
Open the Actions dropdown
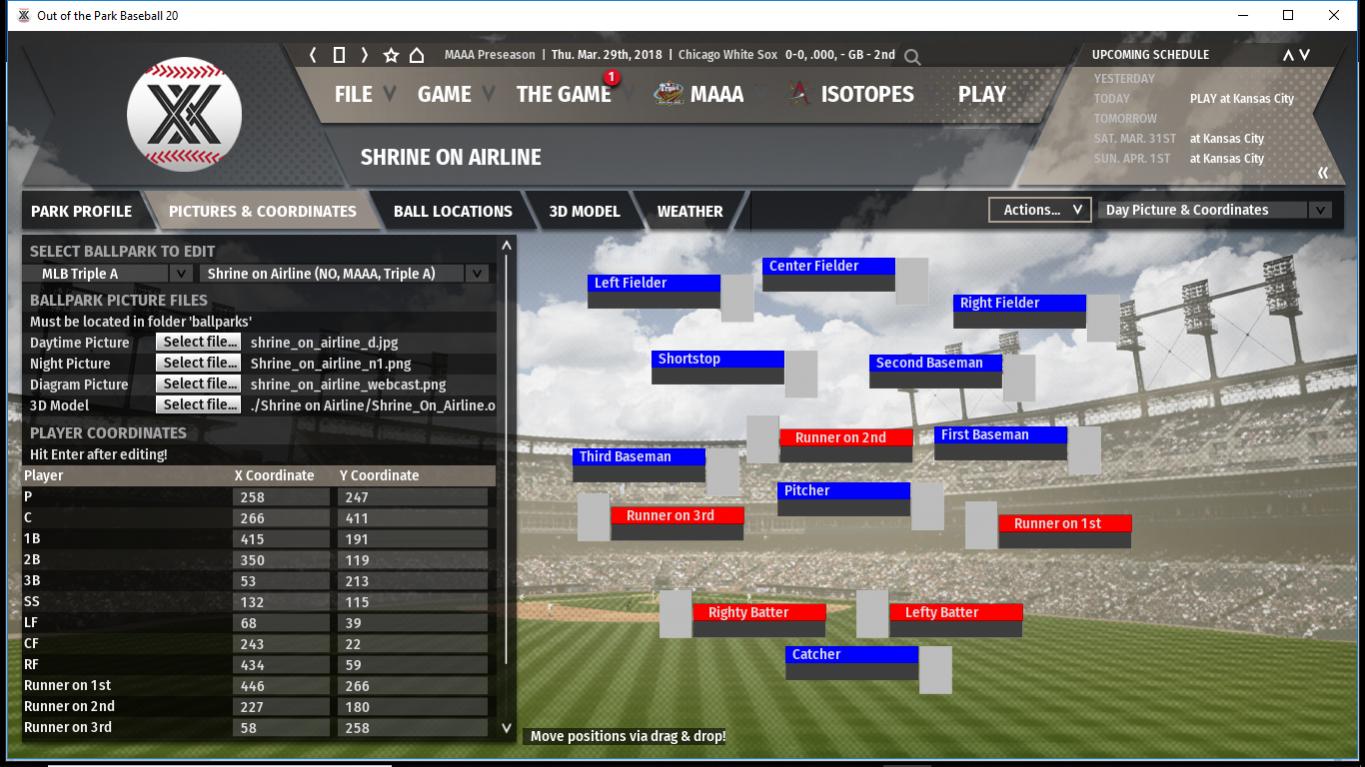[x=1039, y=210]
